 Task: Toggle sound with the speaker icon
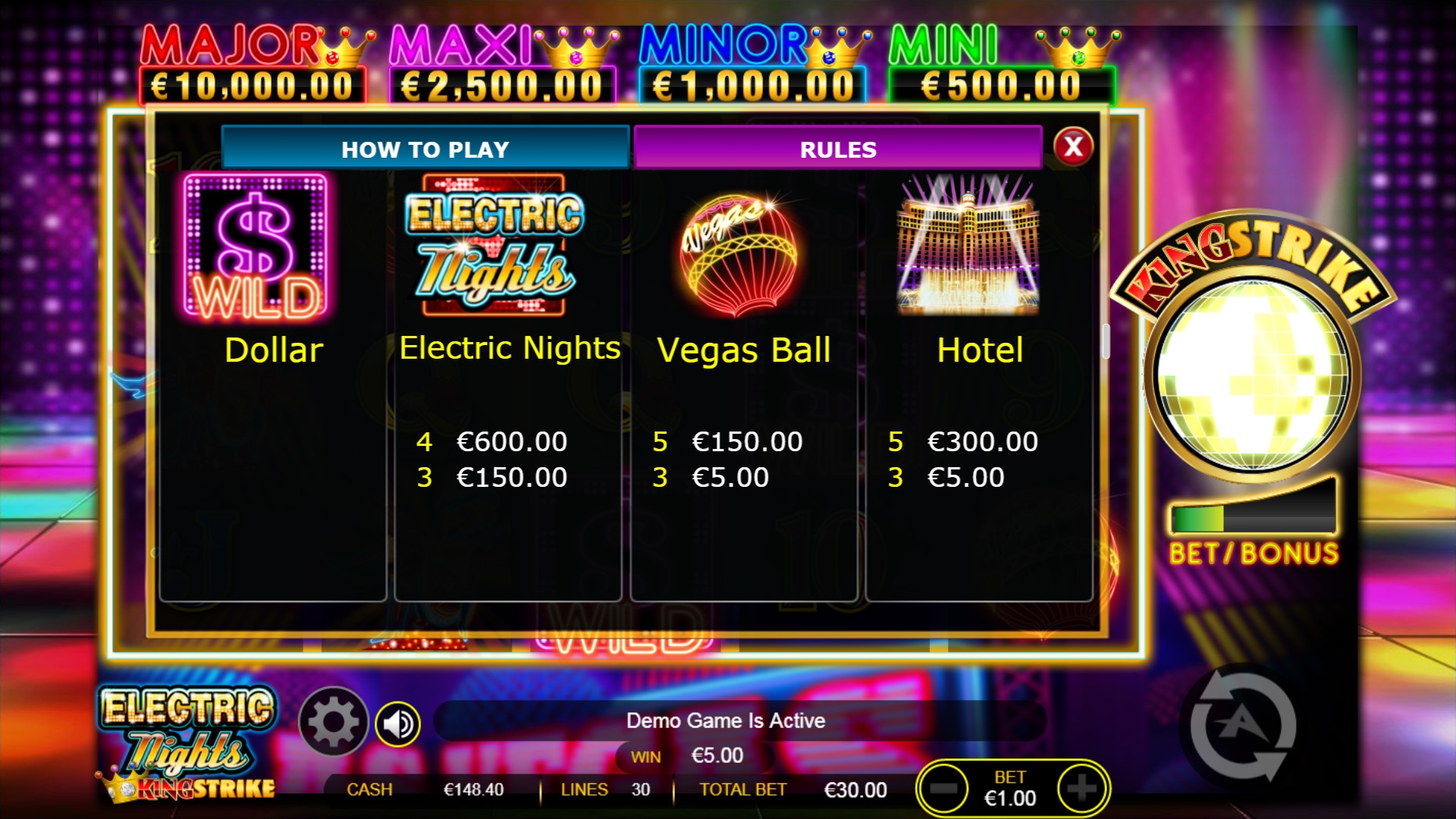point(398,724)
